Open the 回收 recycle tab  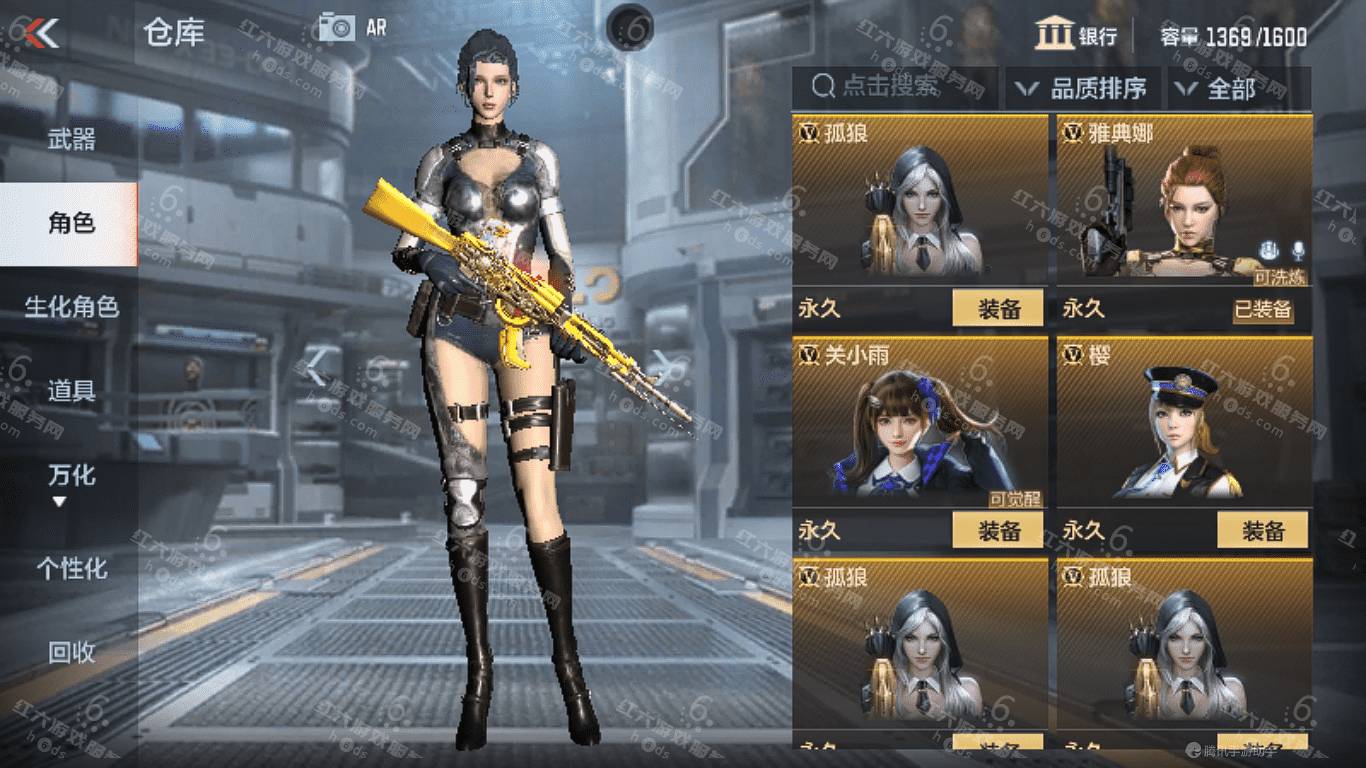click(72, 653)
